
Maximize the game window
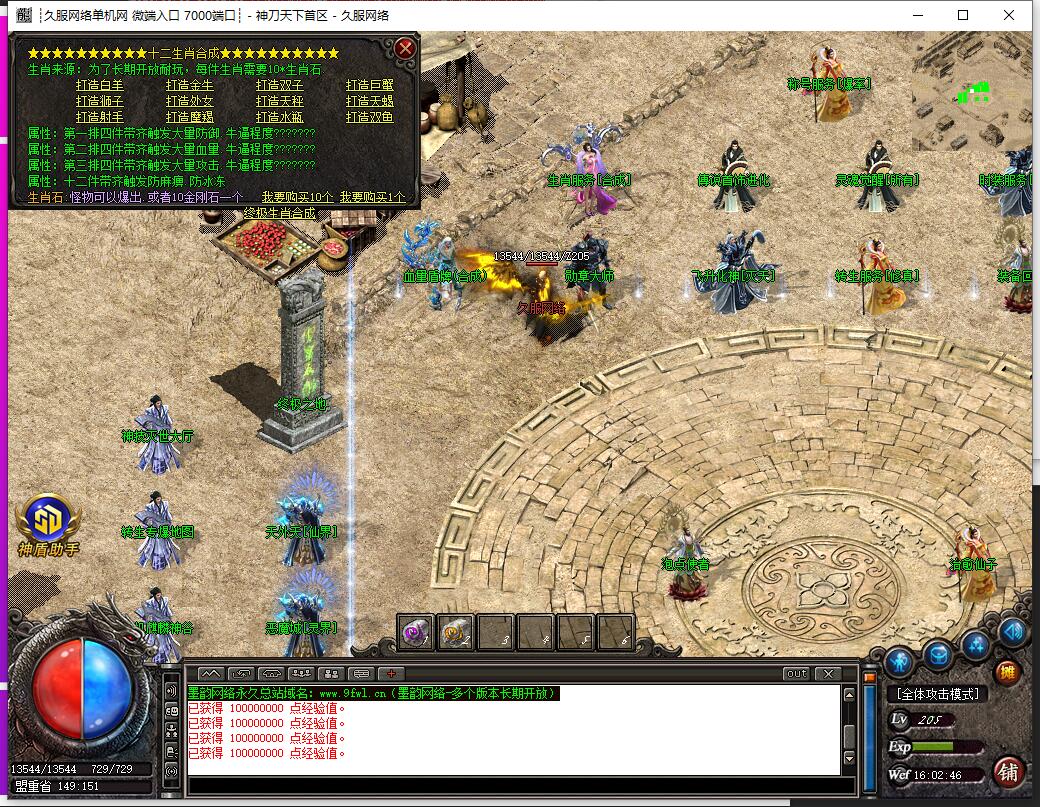pyautogui.click(x=963, y=15)
